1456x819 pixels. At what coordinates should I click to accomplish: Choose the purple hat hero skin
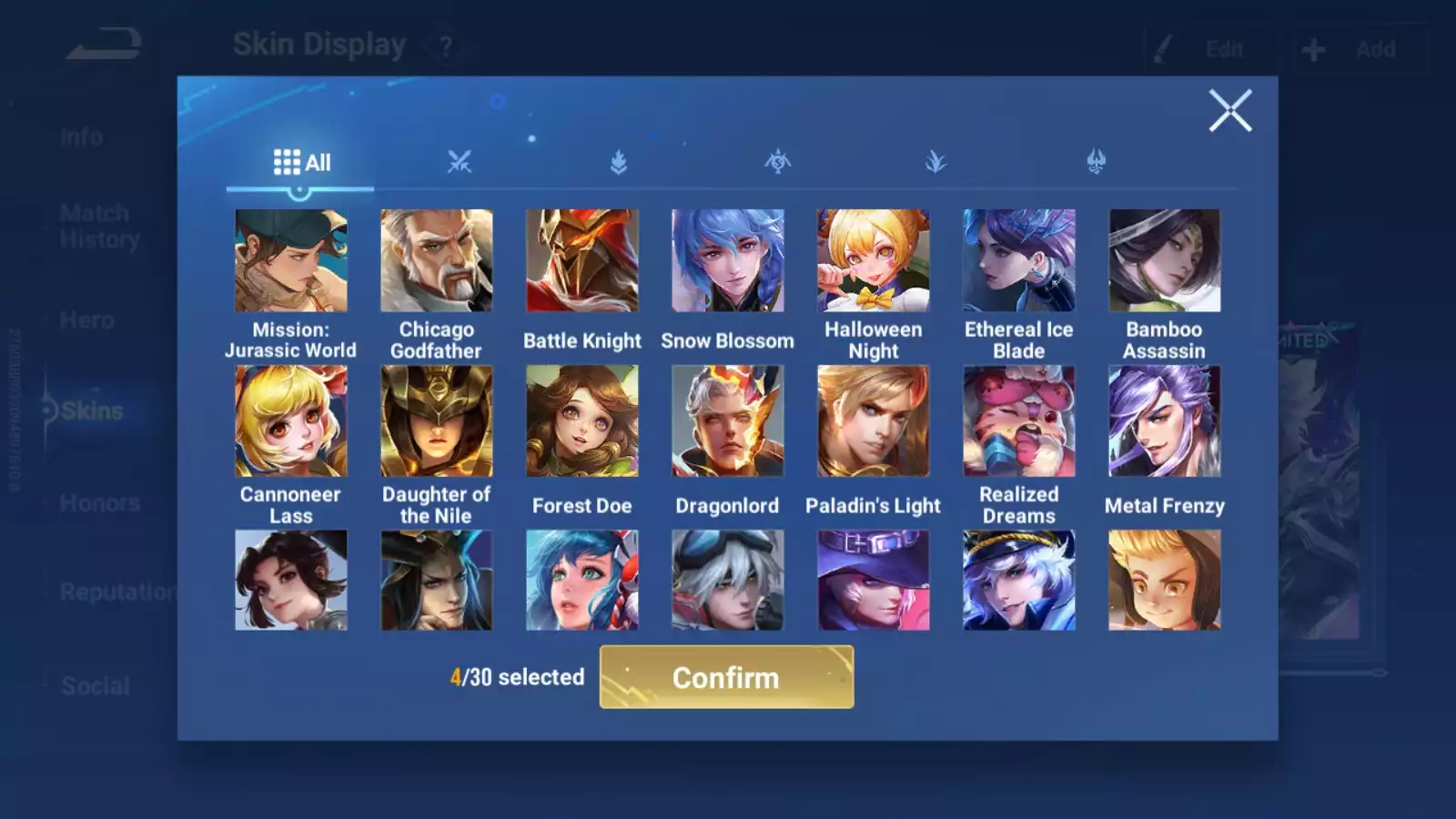874,581
